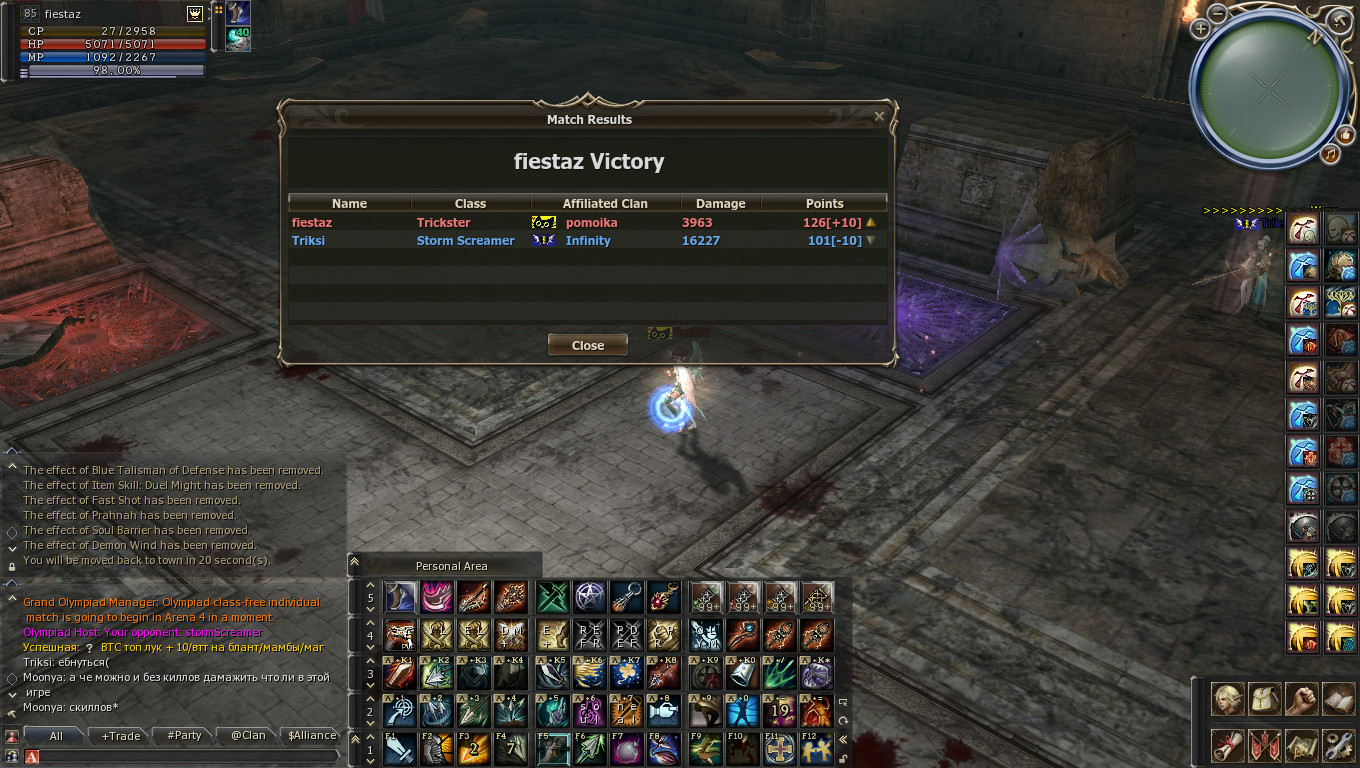Use the 'soul' labeled hotbar slot
This screenshot has width=1360, height=768.
click(x=589, y=711)
